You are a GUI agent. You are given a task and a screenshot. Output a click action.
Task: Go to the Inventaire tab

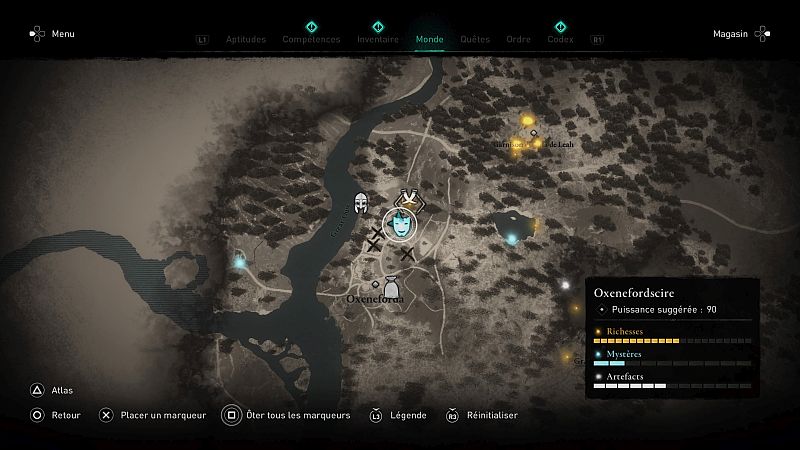coord(378,40)
